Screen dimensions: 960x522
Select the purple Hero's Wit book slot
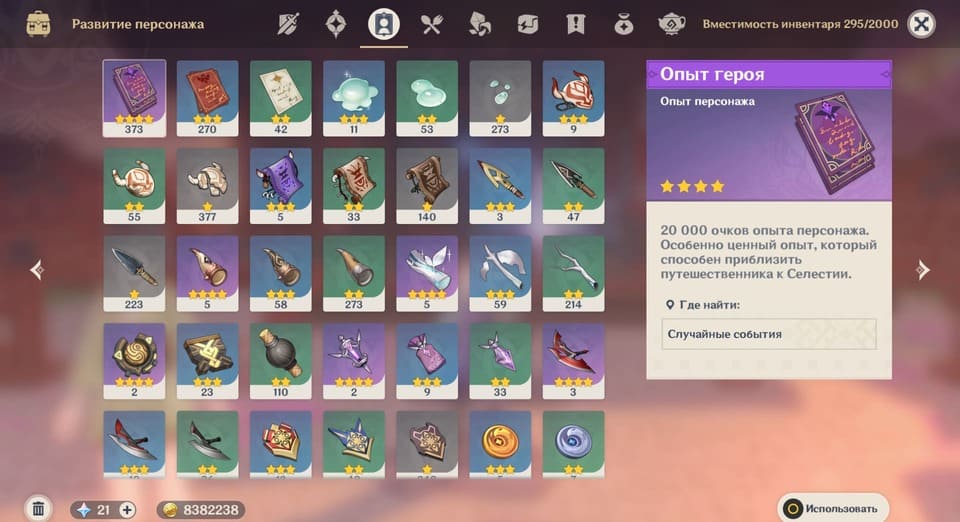[x=135, y=97]
